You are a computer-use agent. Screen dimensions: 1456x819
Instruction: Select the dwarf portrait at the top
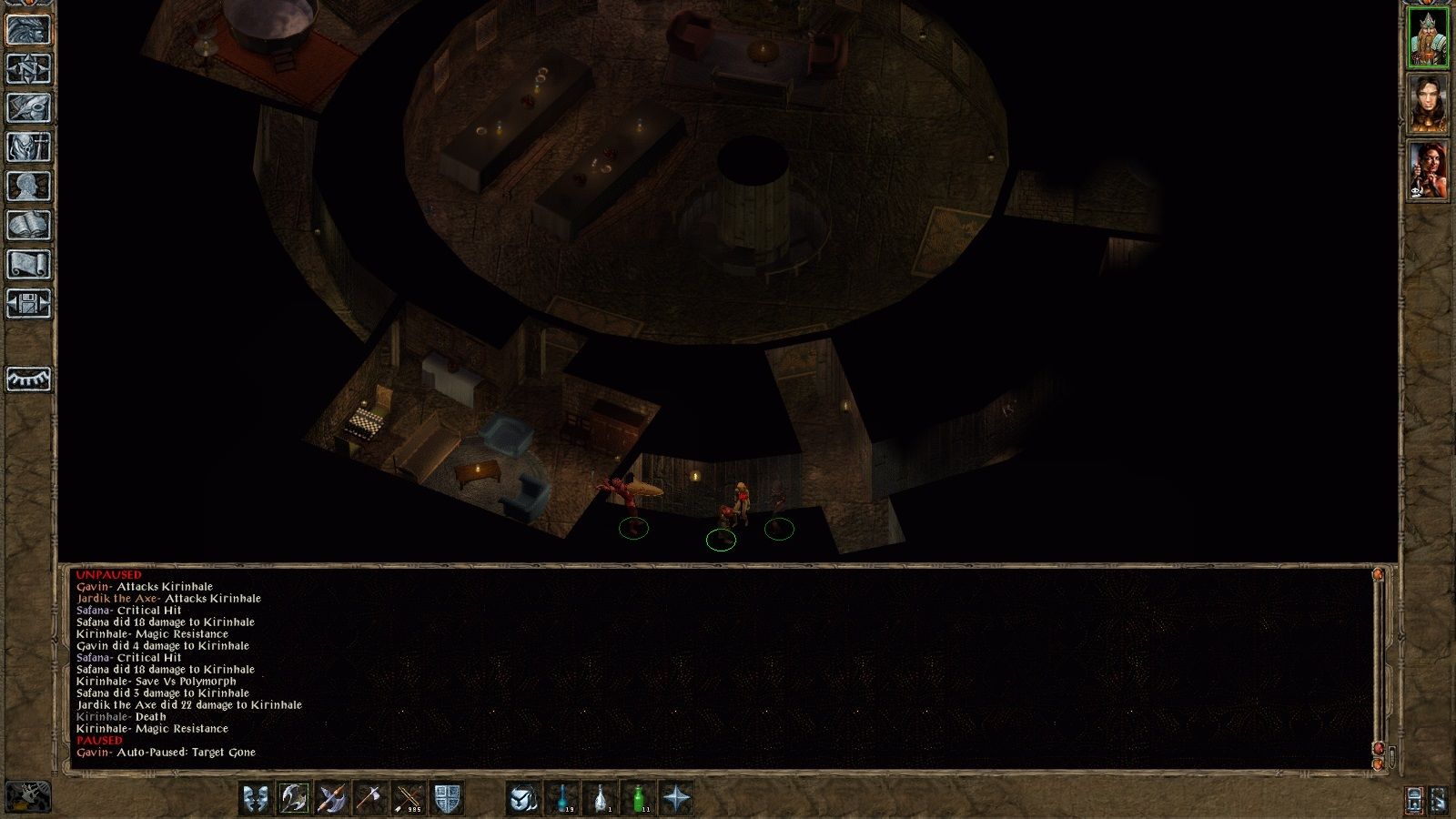point(1428,38)
